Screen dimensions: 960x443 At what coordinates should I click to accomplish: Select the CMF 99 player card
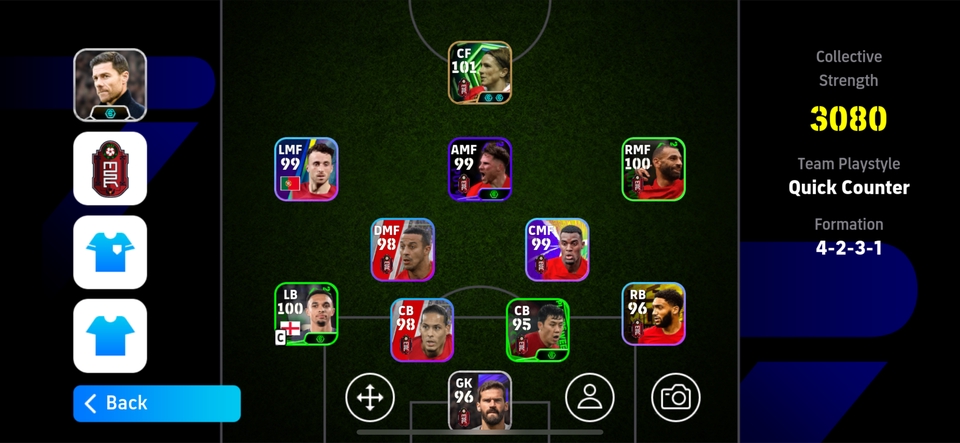point(557,249)
